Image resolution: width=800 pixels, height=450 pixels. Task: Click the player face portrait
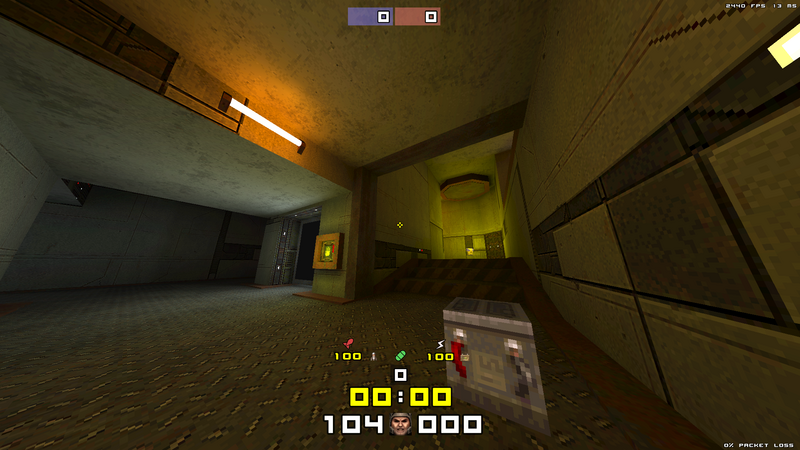[x=401, y=424]
